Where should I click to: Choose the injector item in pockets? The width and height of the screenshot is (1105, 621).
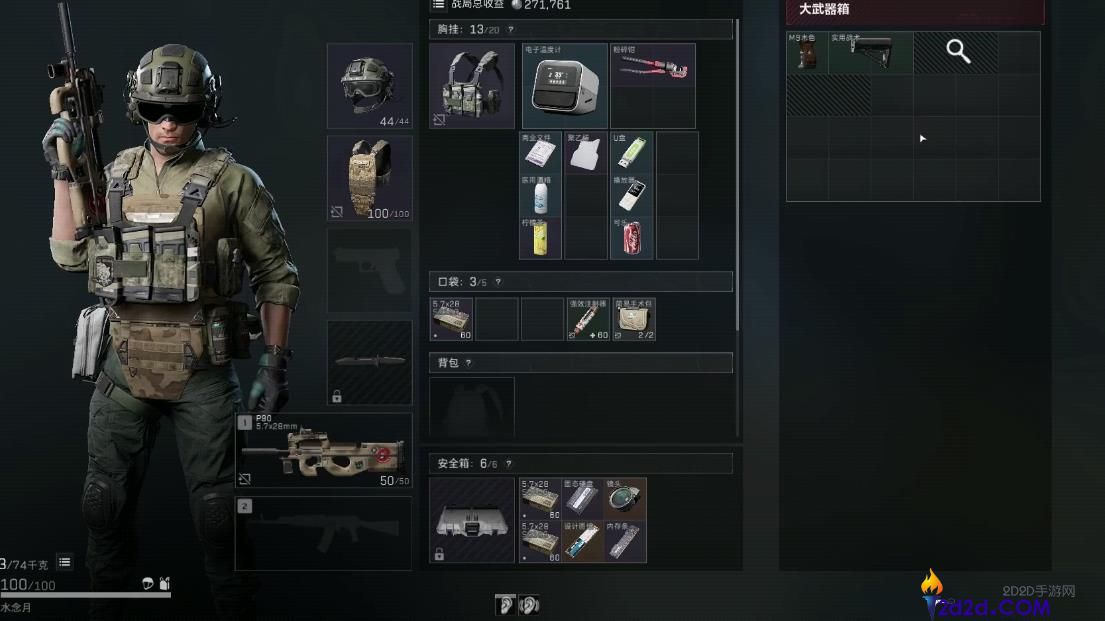tap(587, 319)
